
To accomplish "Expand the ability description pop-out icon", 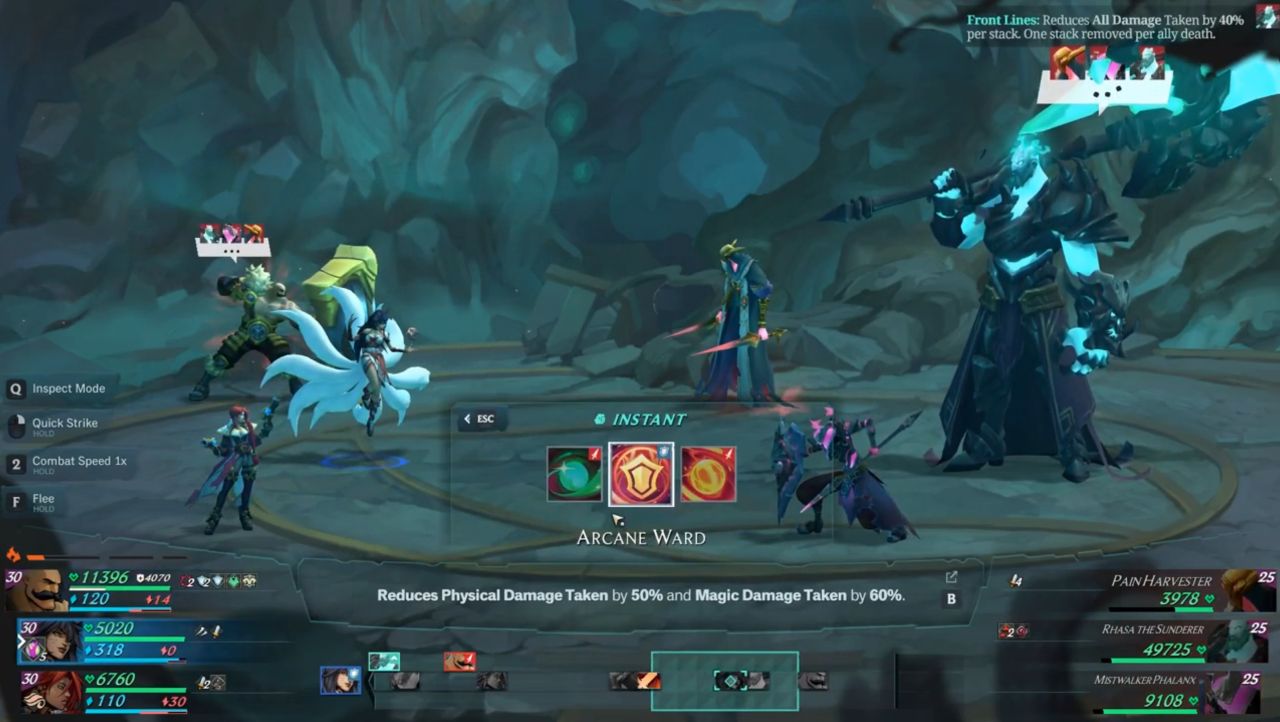I will pyautogui.click(x=951, y=577).
